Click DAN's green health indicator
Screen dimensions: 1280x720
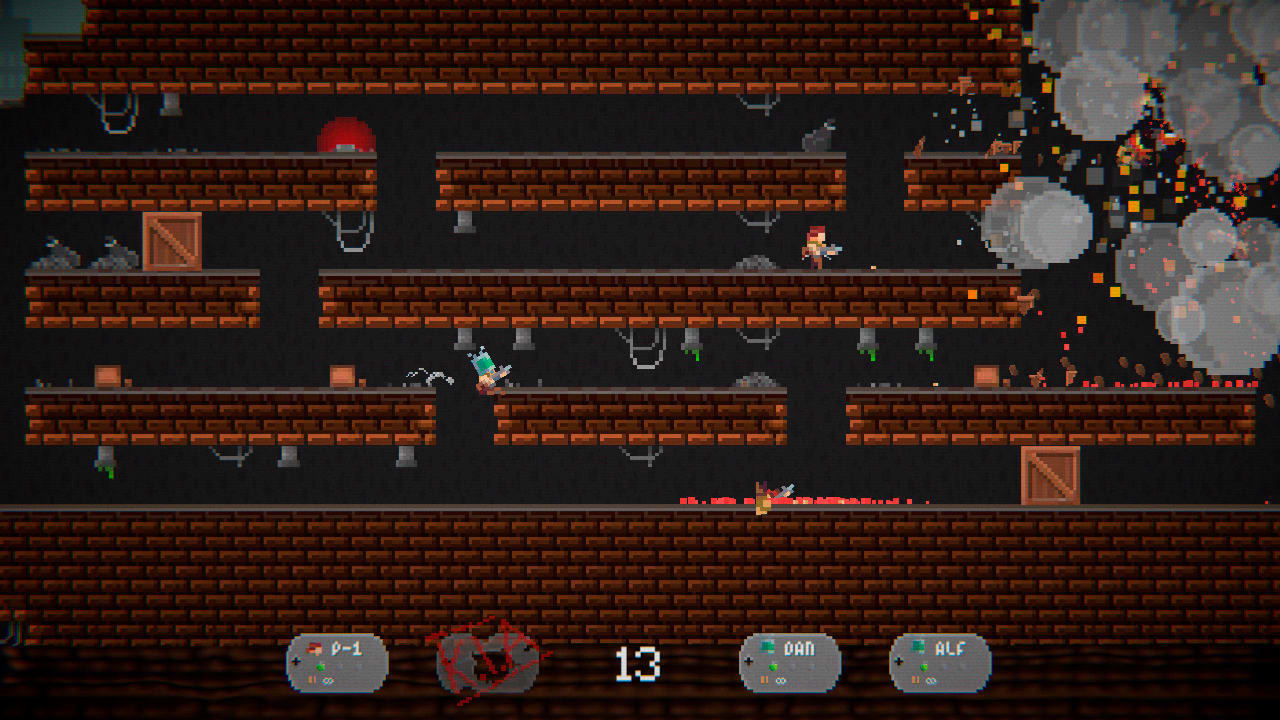[773, 667]
